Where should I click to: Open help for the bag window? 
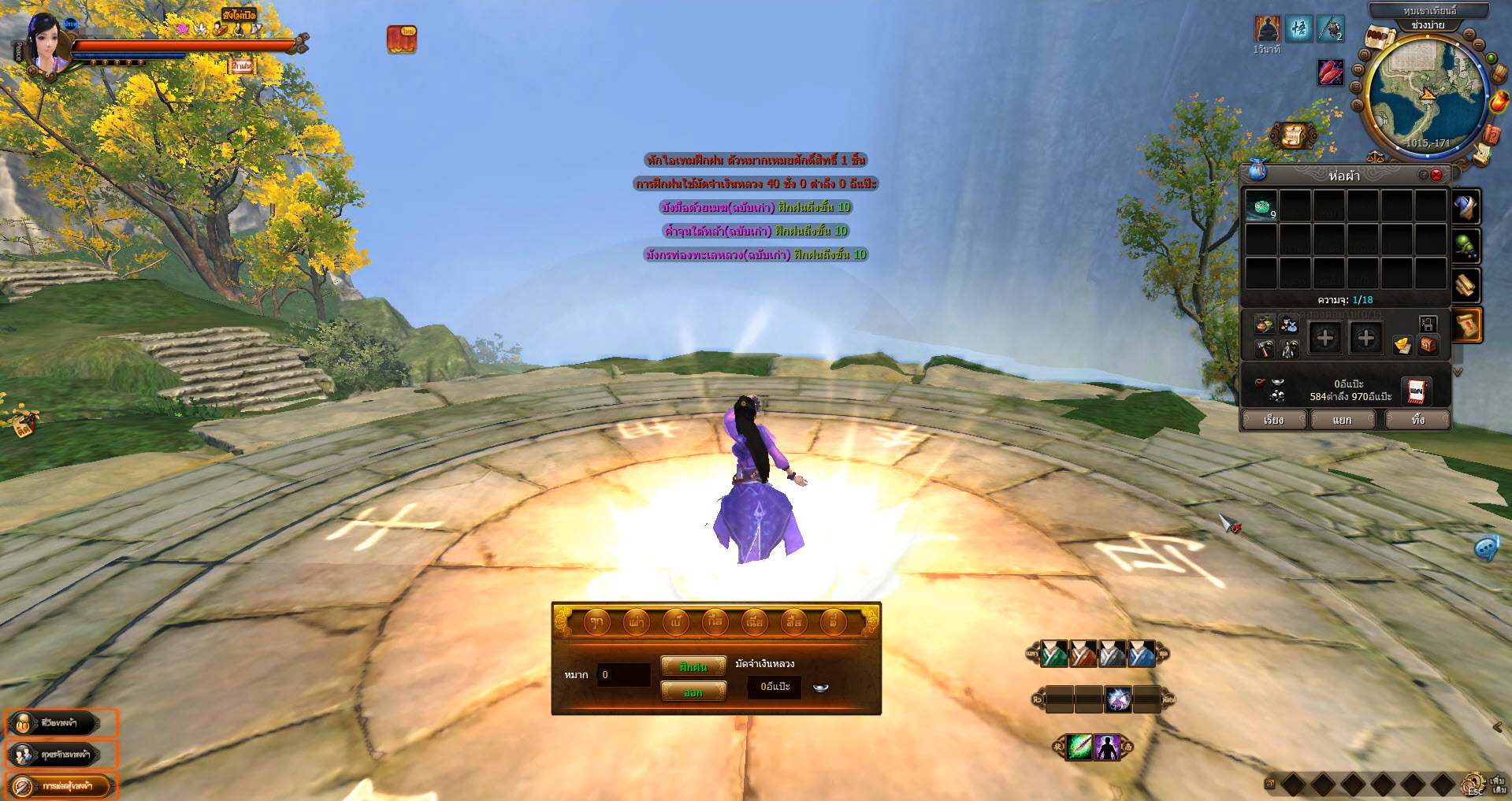point(1423,175)
